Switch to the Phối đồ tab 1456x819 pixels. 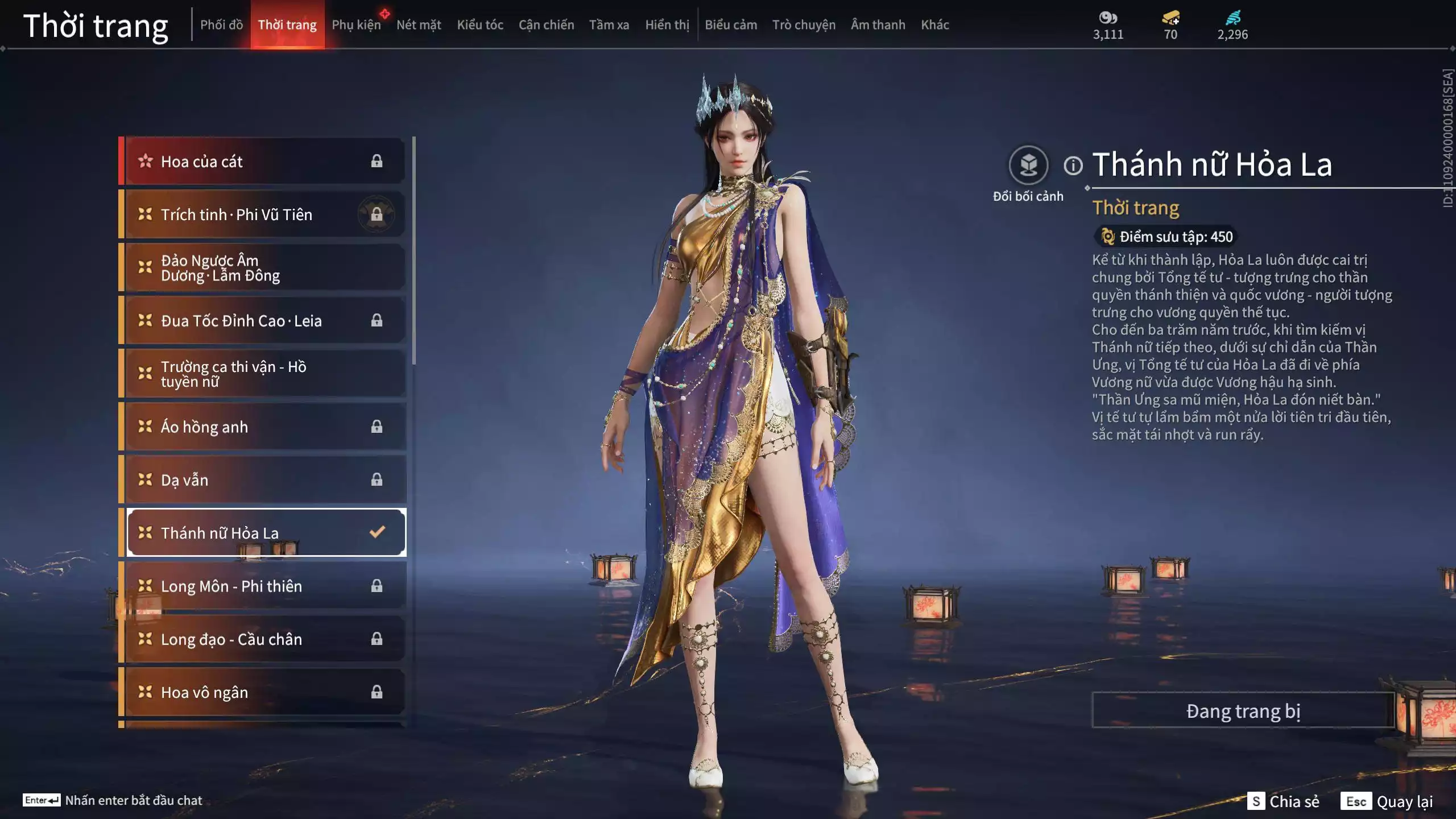221,24
